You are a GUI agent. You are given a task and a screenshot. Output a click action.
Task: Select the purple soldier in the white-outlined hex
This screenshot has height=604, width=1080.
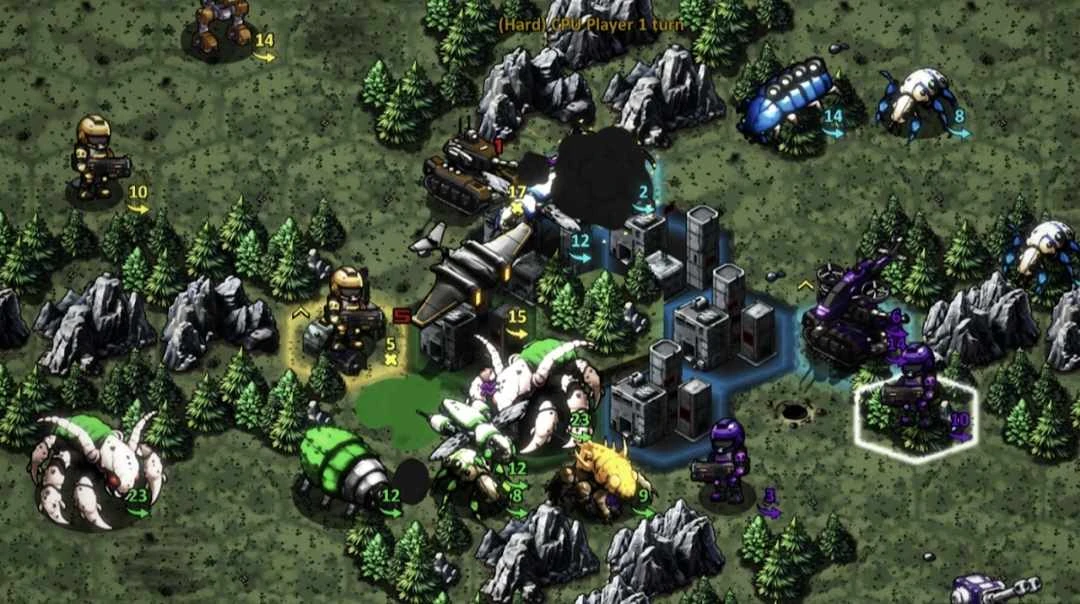916,385
